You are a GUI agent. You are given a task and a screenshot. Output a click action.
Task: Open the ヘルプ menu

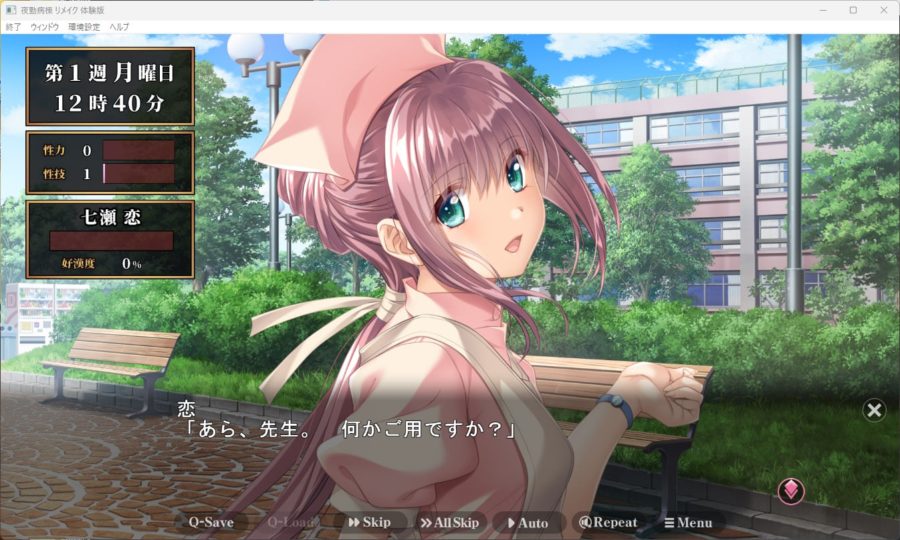coord(119,26)
